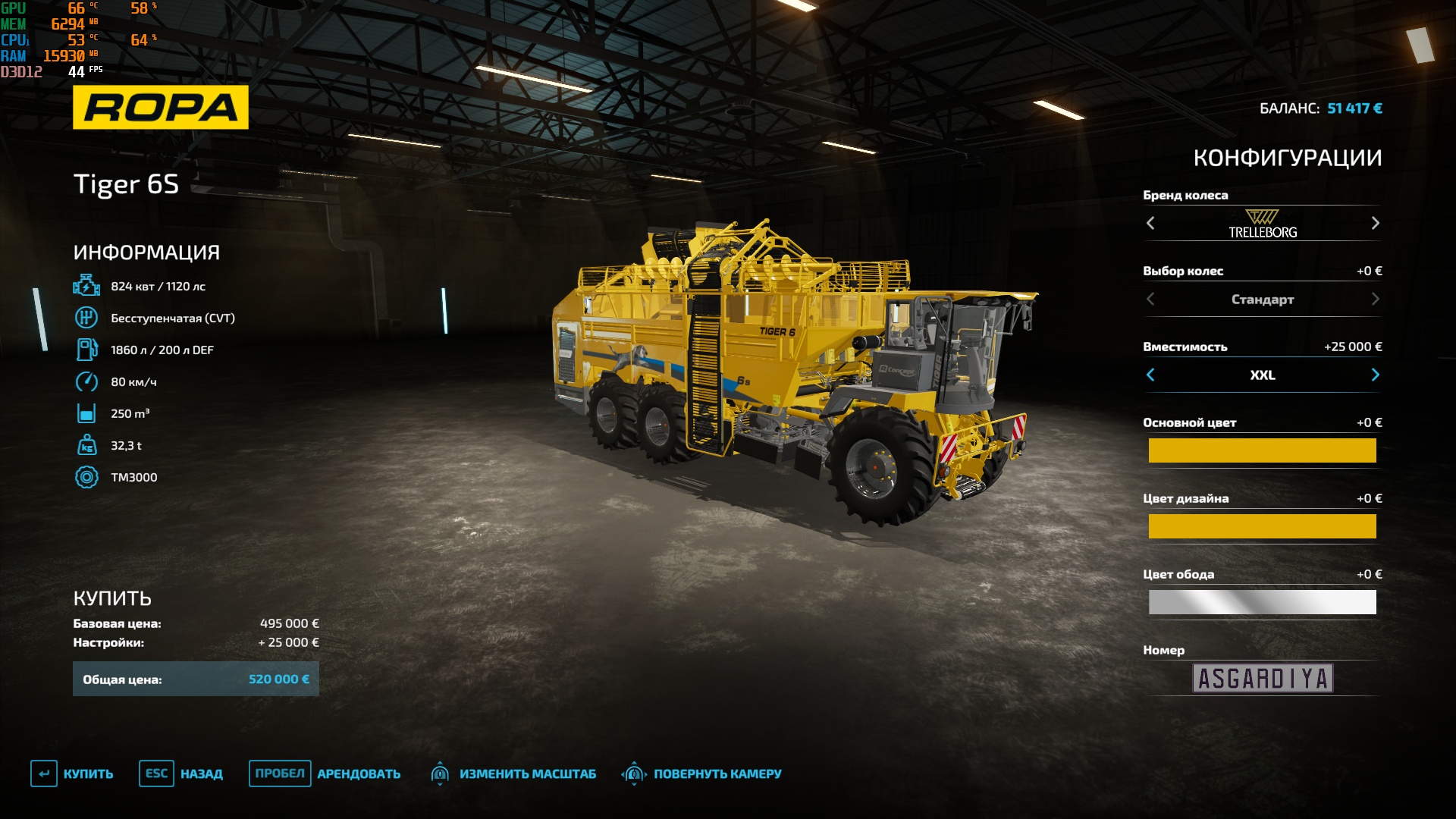This screenshot has height=819, width=1456.
Task: Click the TM3000 gear icon
Action: tap(87, 477)
